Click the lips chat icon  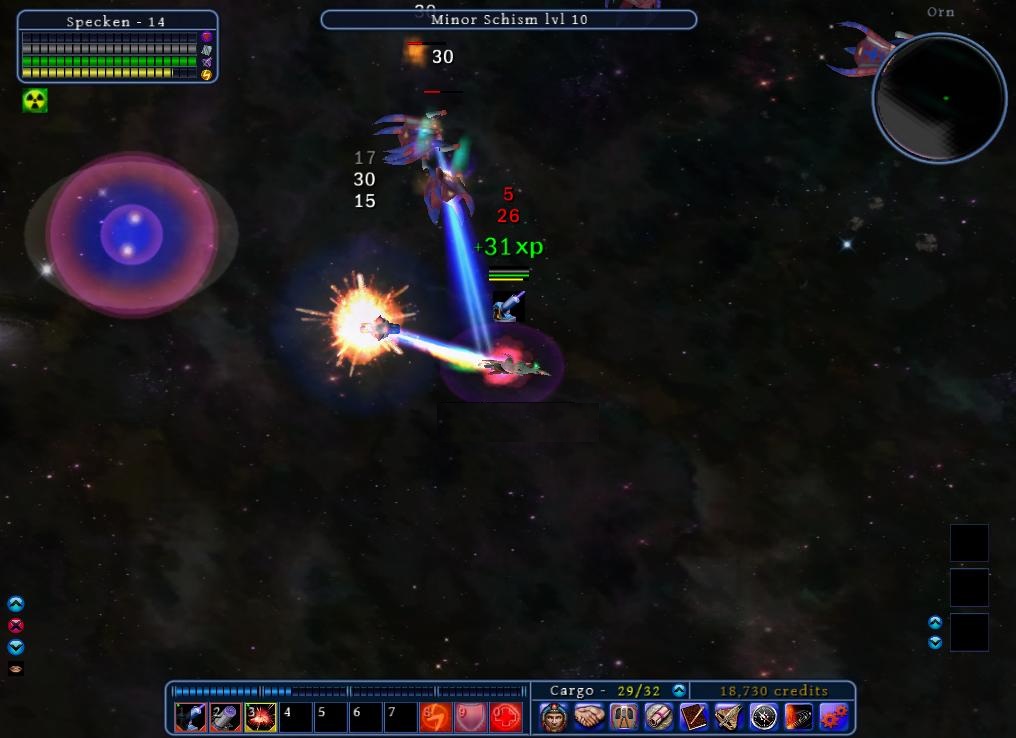point(15,668)
